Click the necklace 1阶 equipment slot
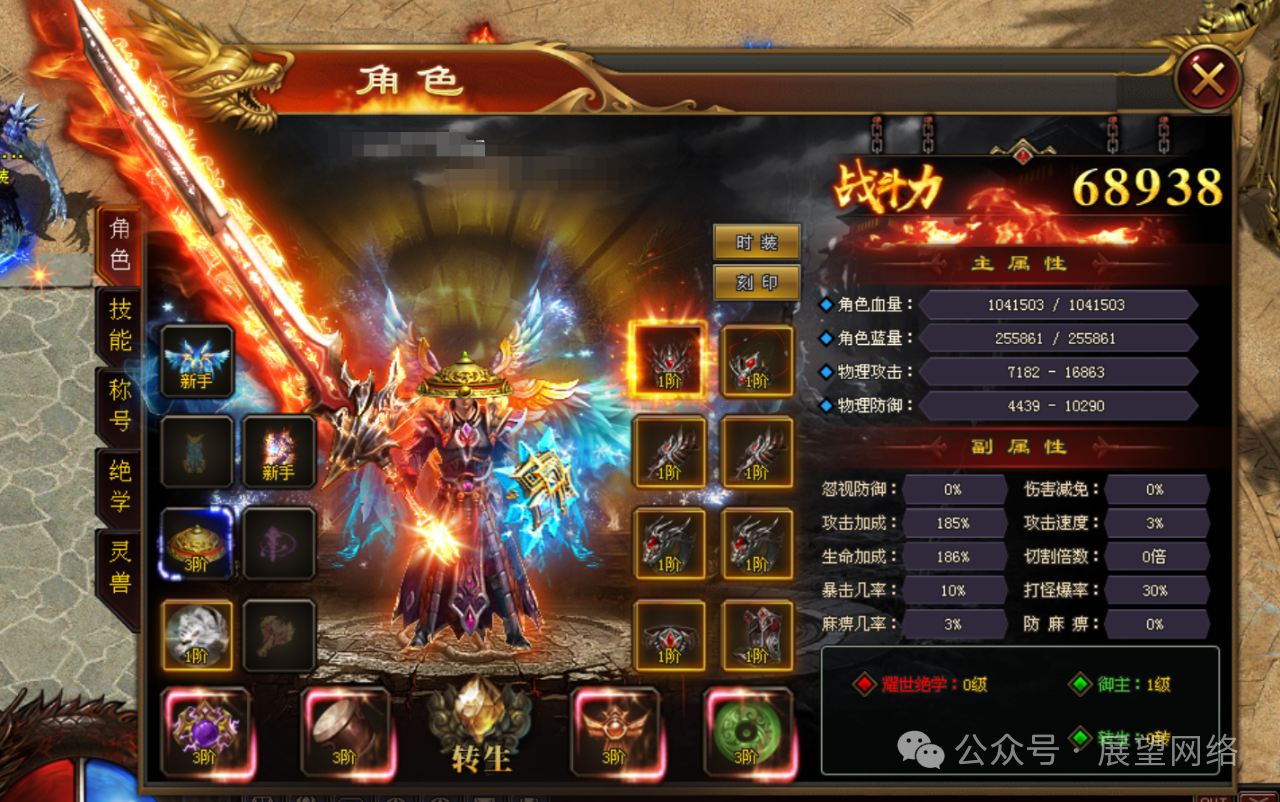 (x=757, y=361)
